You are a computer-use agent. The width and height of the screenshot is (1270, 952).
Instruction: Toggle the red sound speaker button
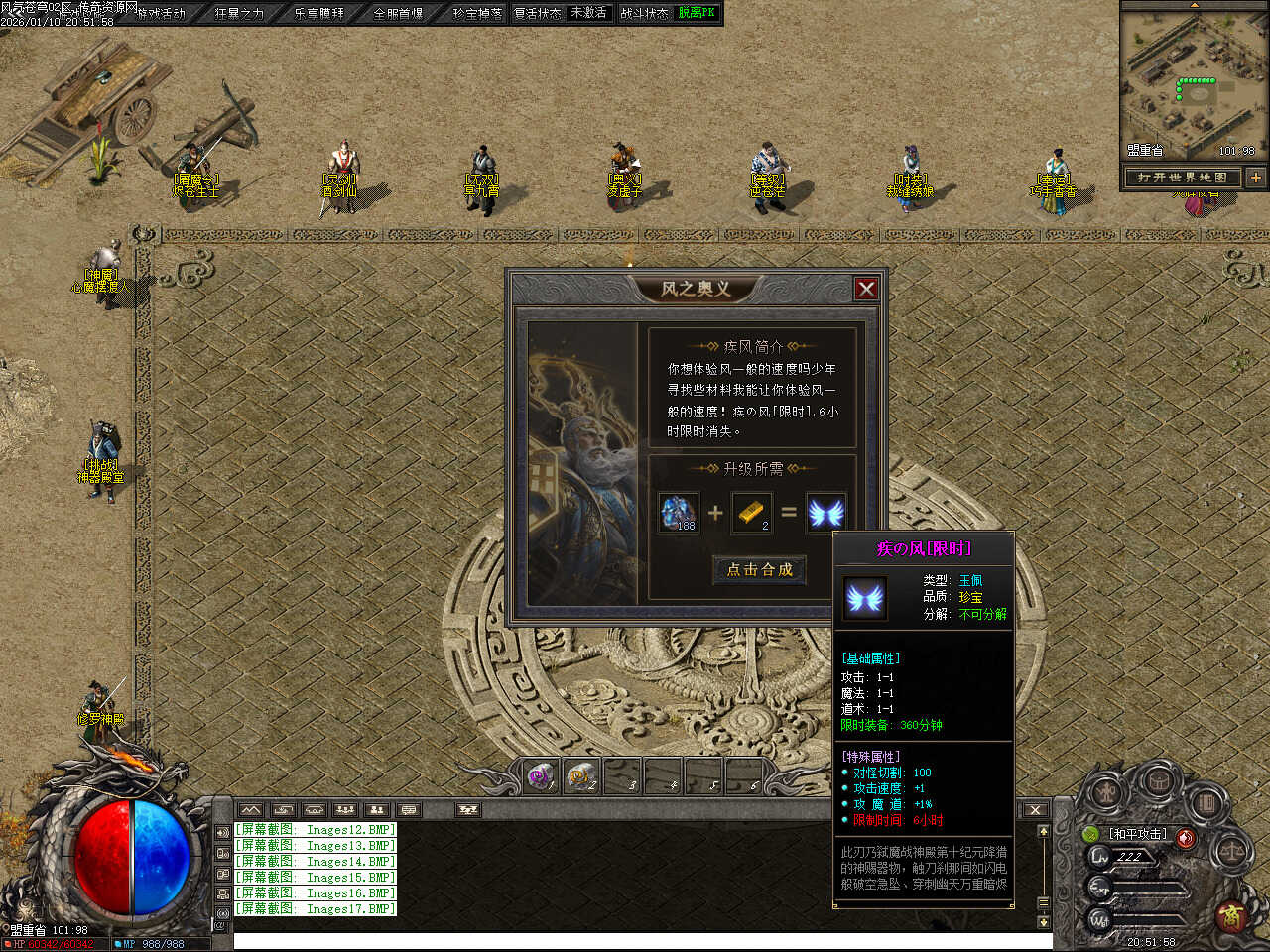coord(1185,838)
